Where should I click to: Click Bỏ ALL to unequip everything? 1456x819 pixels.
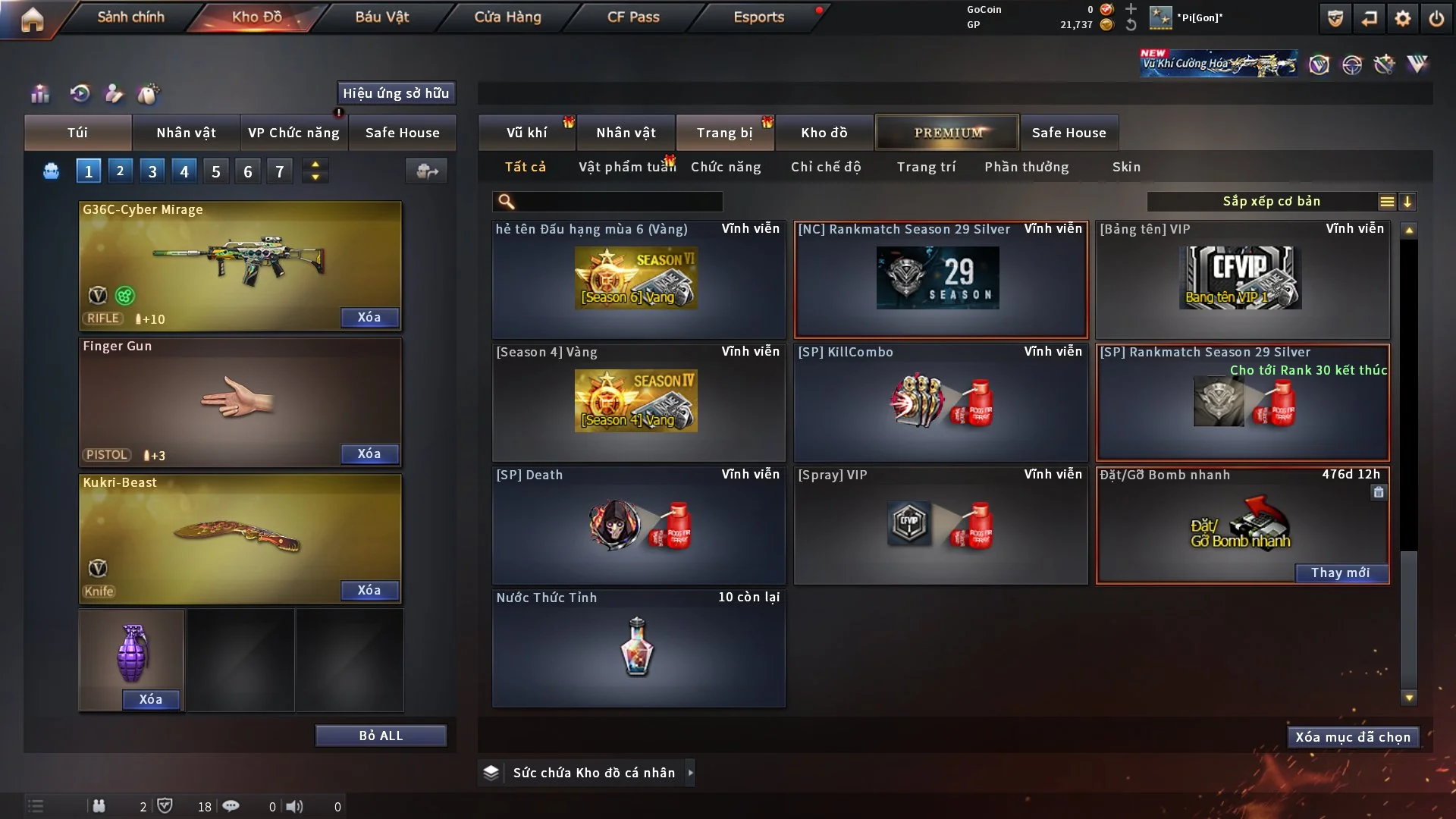pos(381,736)
